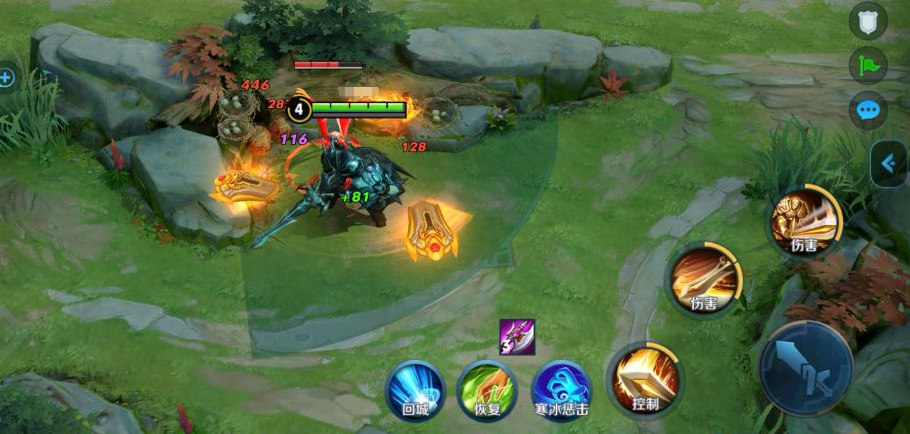
Task: Trigger the 控制 control skill
Action: [x=645, y=380]
